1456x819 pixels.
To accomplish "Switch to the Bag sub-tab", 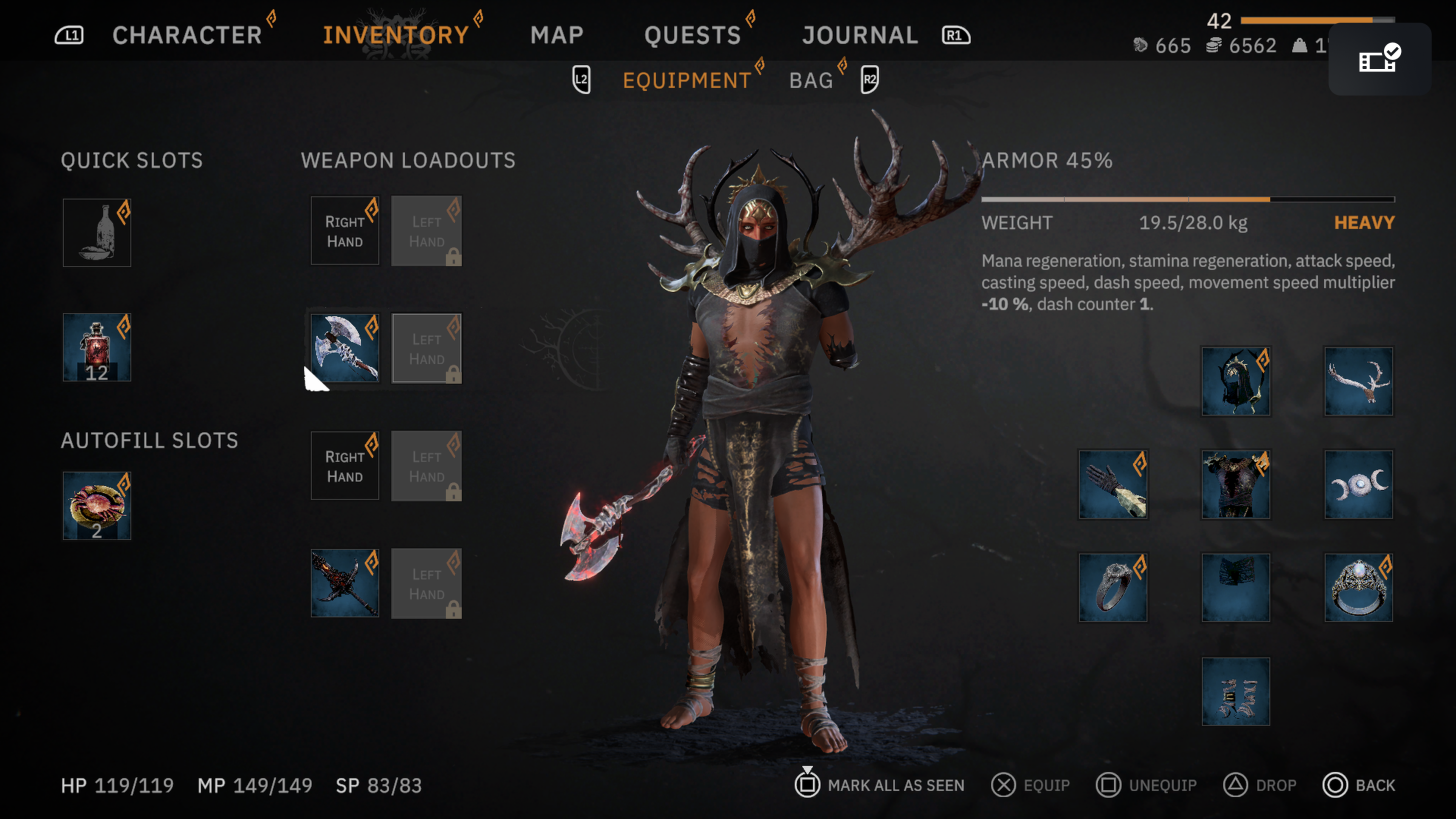I will [x=811, y=80].
